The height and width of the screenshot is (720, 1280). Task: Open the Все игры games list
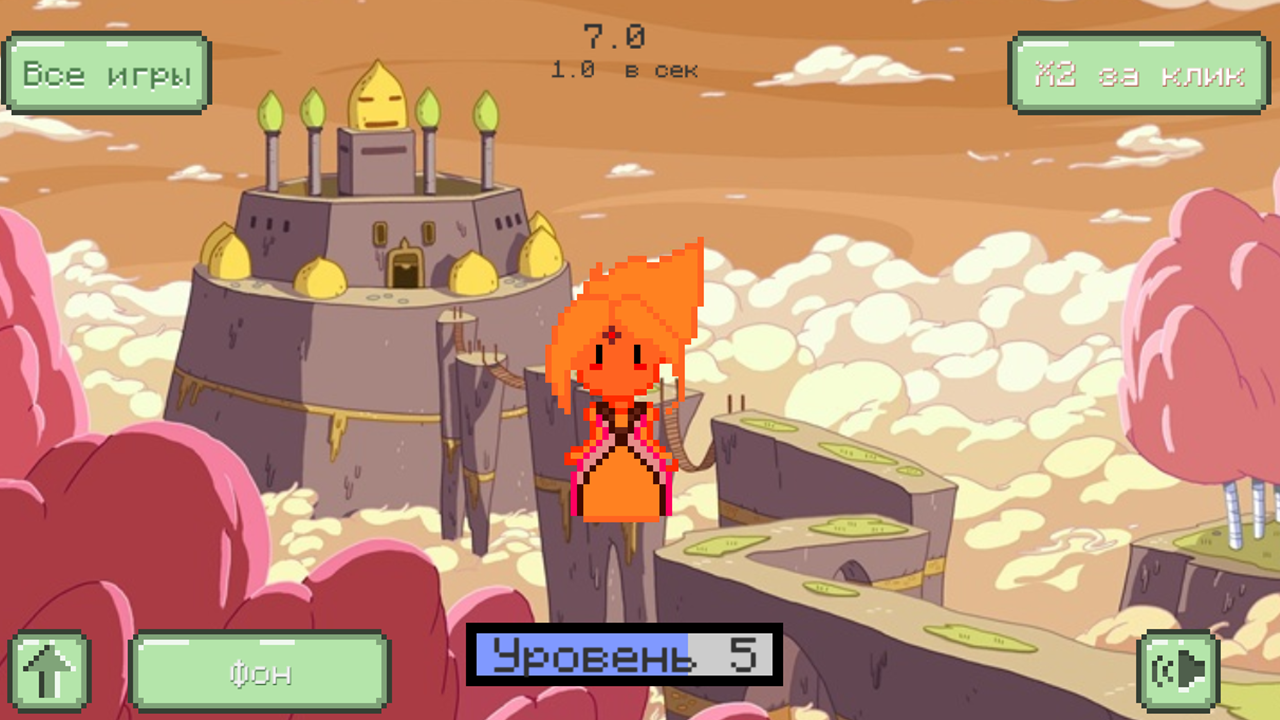[104, 74]
